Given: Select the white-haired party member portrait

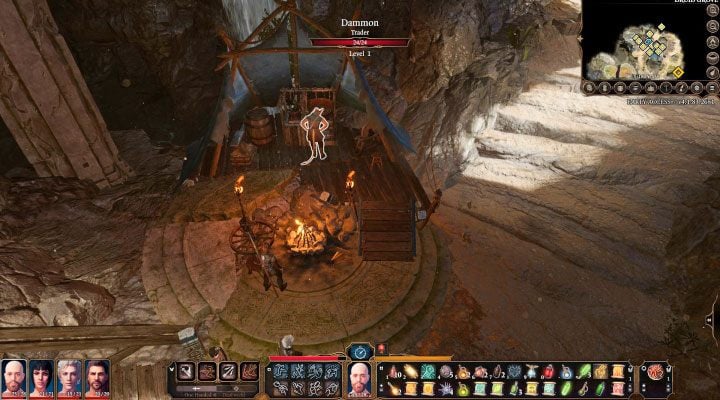Looking at the screenshot, I should (x=69, y=379).
